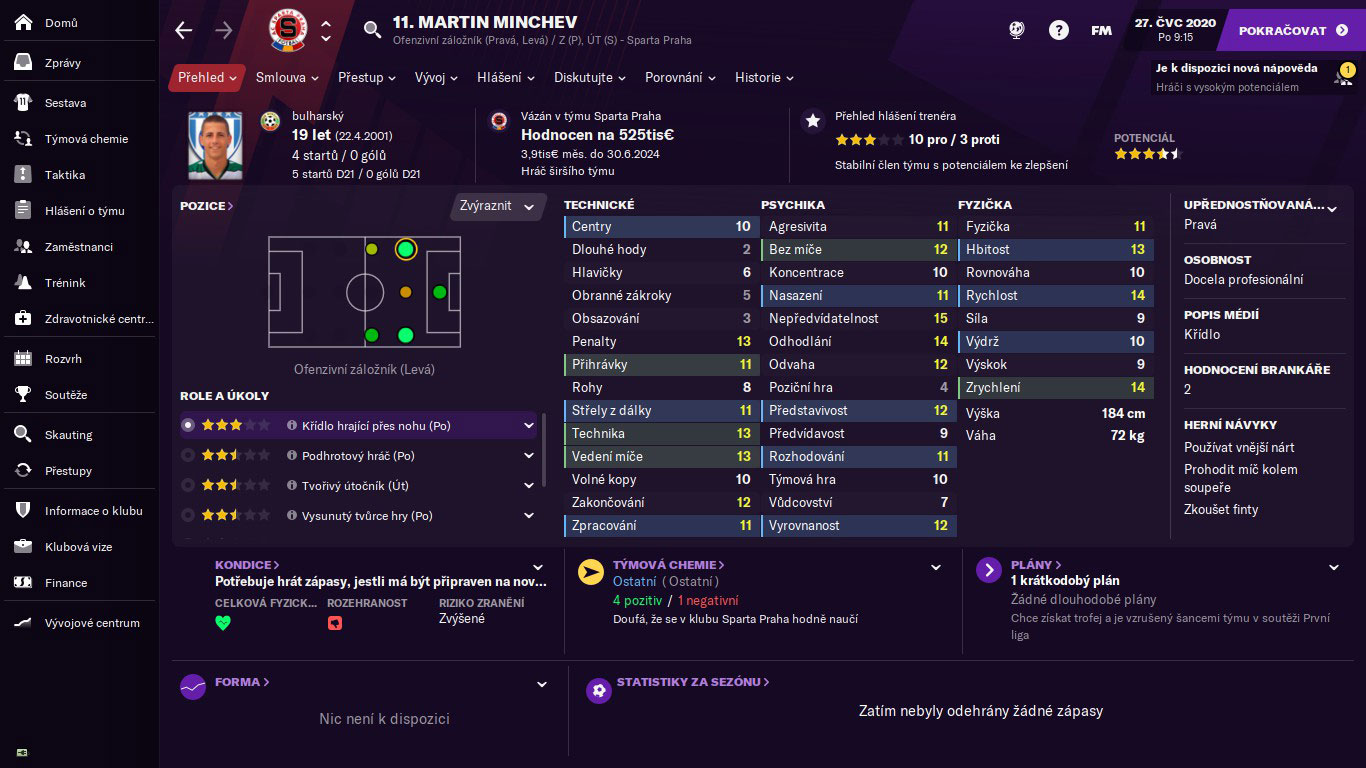Image resolution: width=1366 pixels, height=768 pixels.
Task: Expand the Zvýraznit dropdown
Action: (497, 206)
